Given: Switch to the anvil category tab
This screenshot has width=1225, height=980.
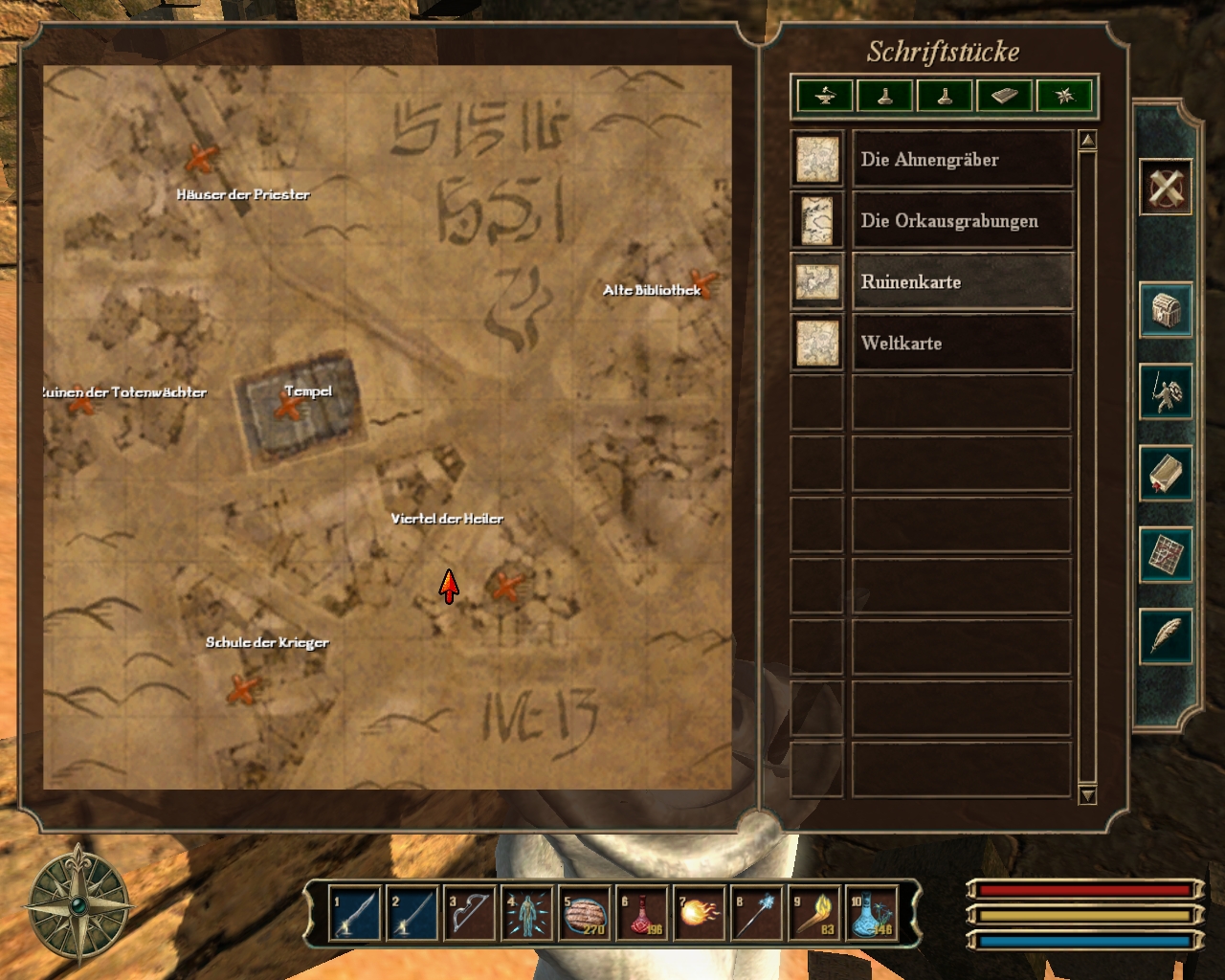Looking at the screenshot, I should tap(825, 96).
